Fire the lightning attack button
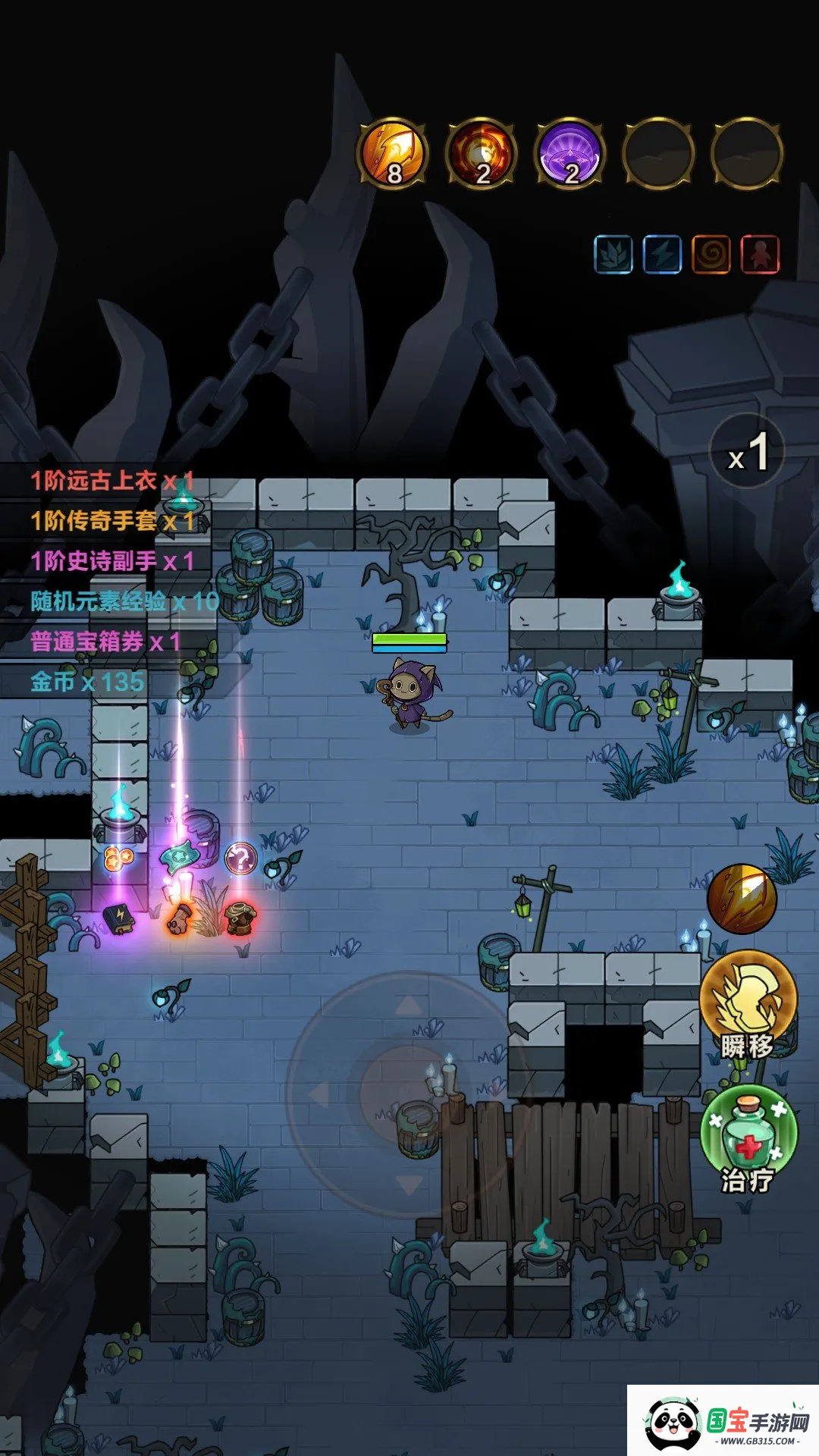 742,899
